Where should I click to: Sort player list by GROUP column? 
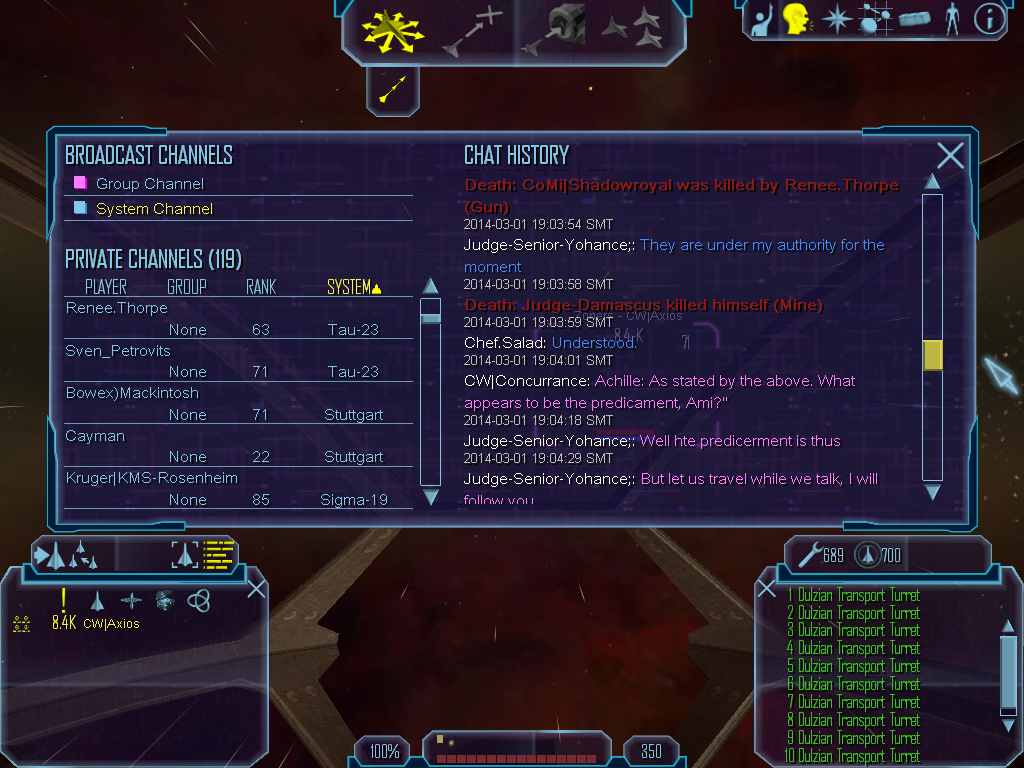pos(187,288)
